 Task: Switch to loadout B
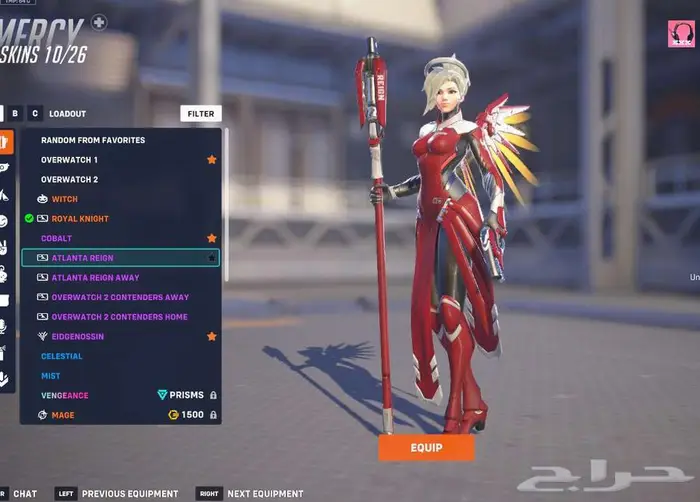pos(15,114)
